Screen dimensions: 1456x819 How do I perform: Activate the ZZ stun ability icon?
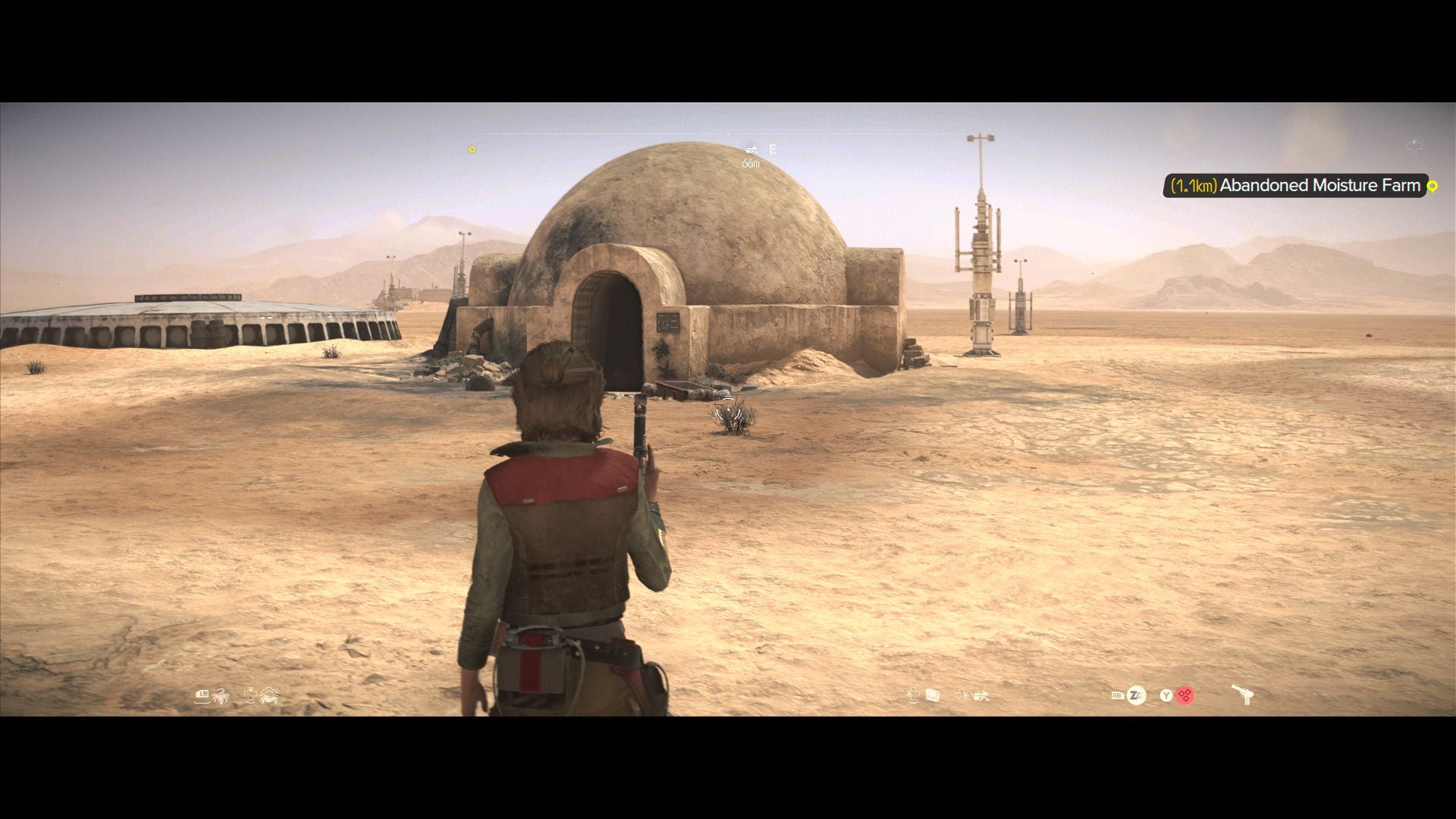point(1136,695)
